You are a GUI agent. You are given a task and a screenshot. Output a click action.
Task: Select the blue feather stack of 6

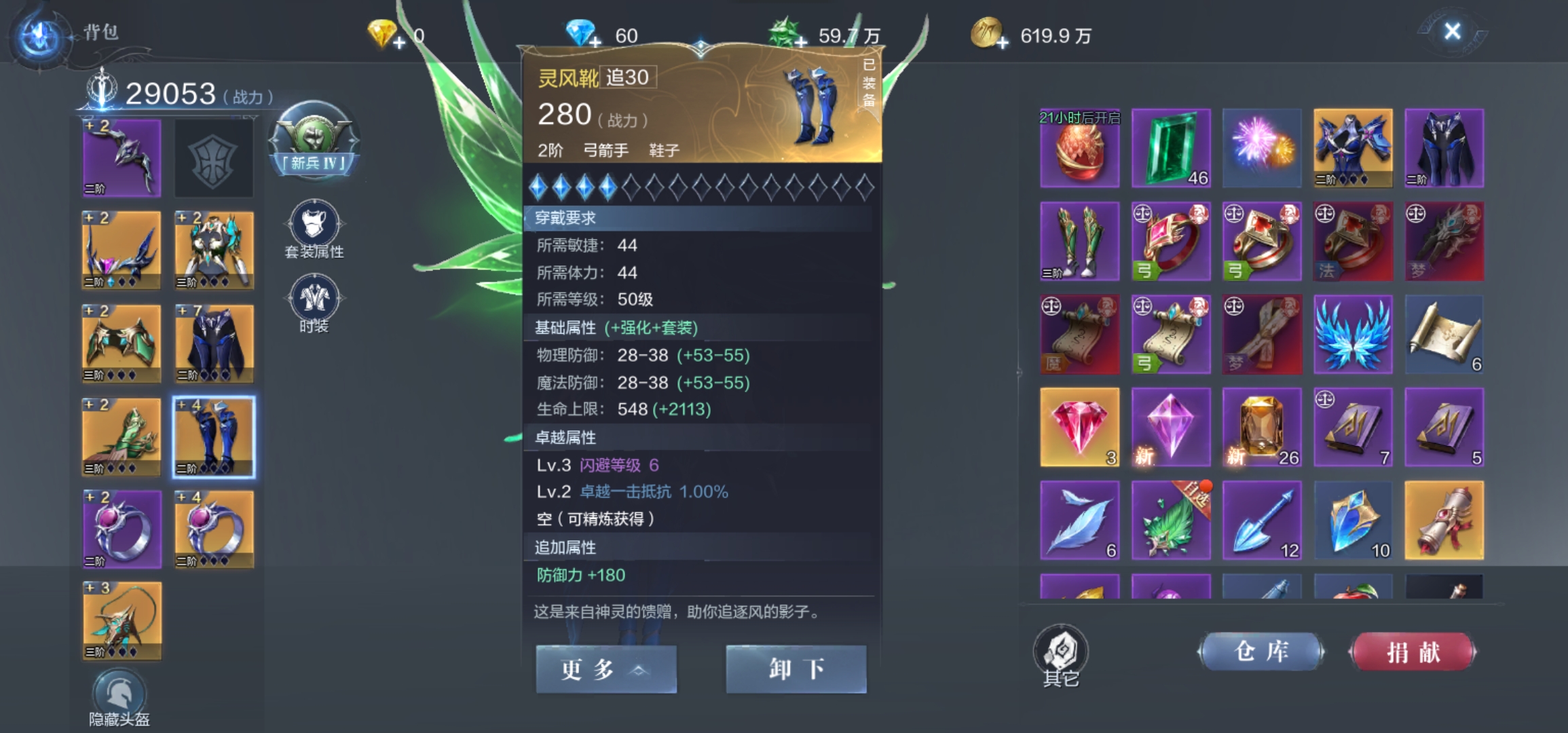1079,521
